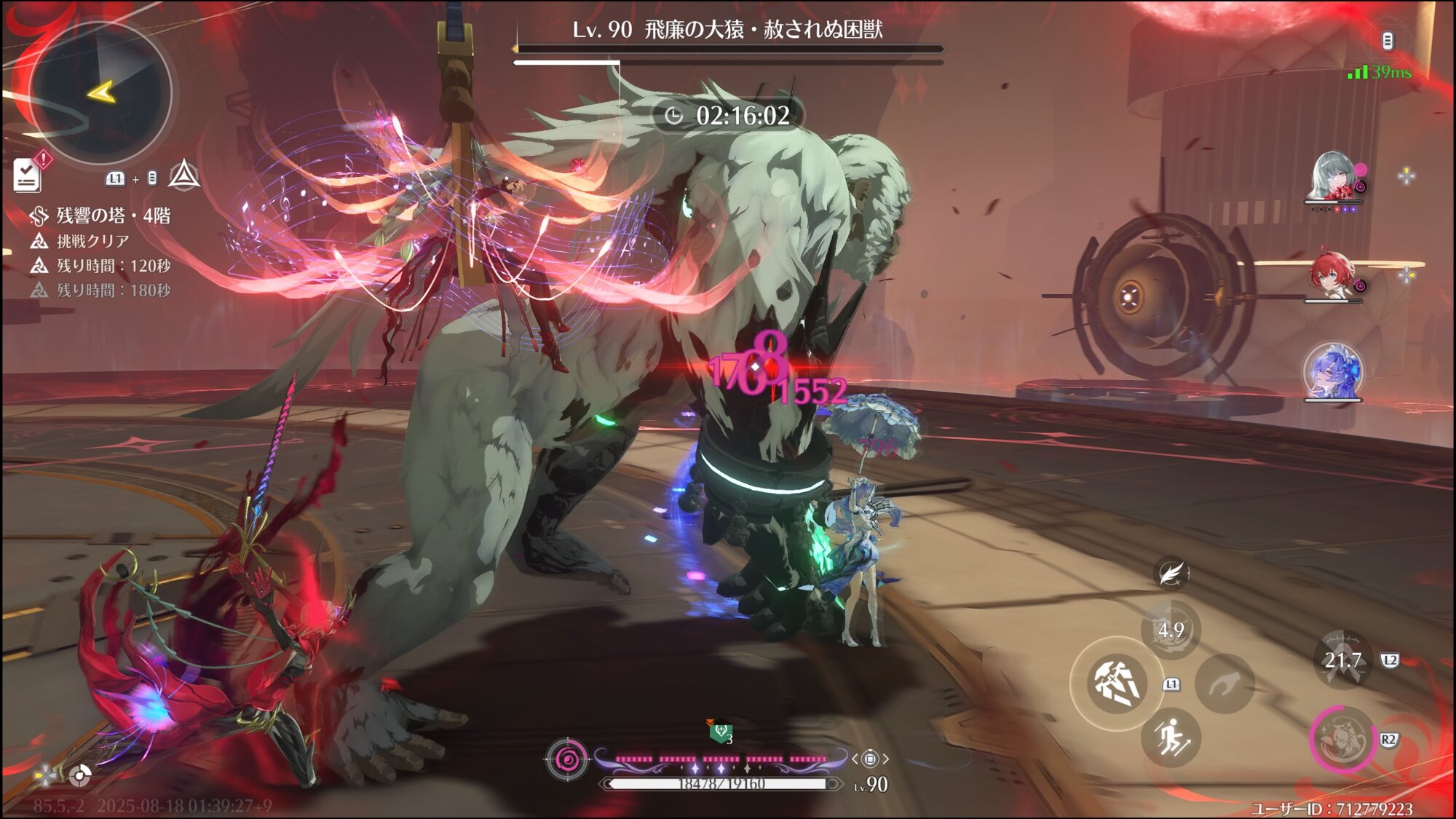The image size is (1456, 819).
Task: Open the circular minimap
Action: [x=100, y=92]
